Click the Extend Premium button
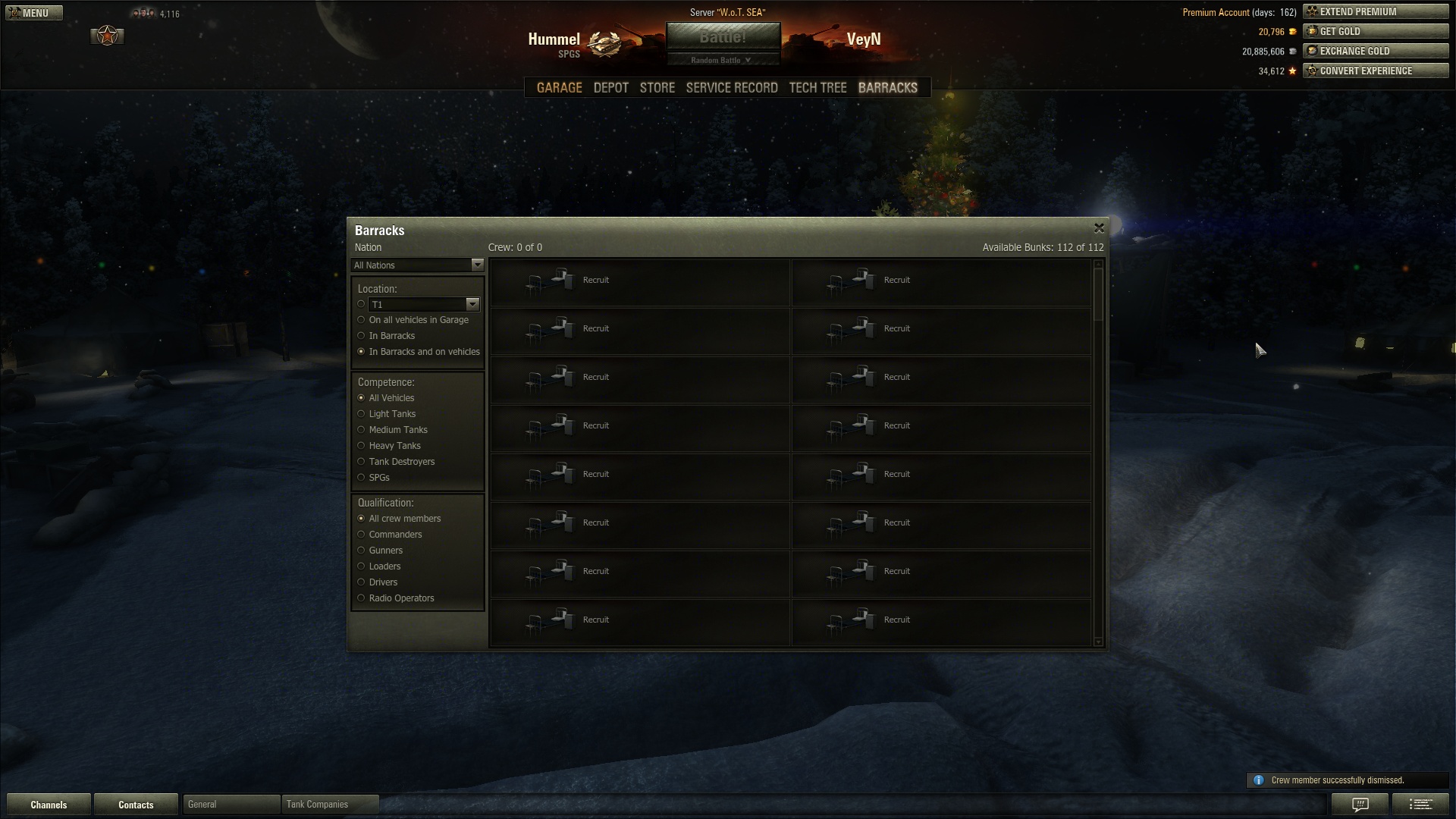The image size is (1456, 819). pos(1375,12)
